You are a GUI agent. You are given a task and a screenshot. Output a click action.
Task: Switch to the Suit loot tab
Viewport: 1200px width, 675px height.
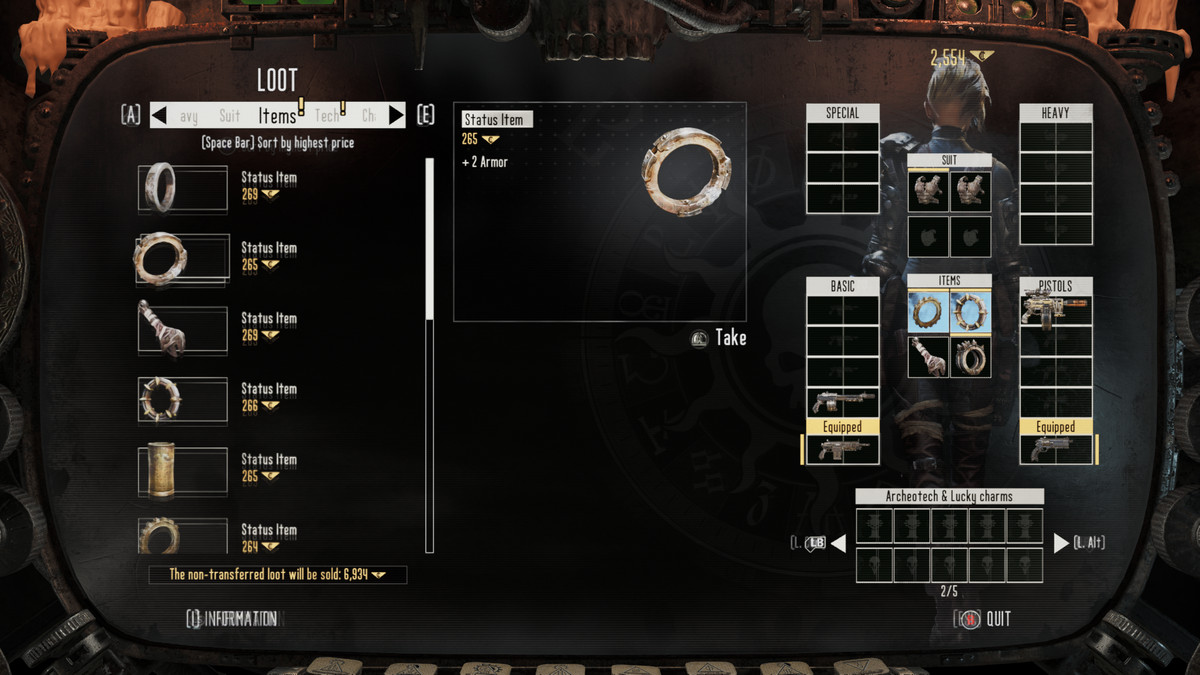(229, 116)
